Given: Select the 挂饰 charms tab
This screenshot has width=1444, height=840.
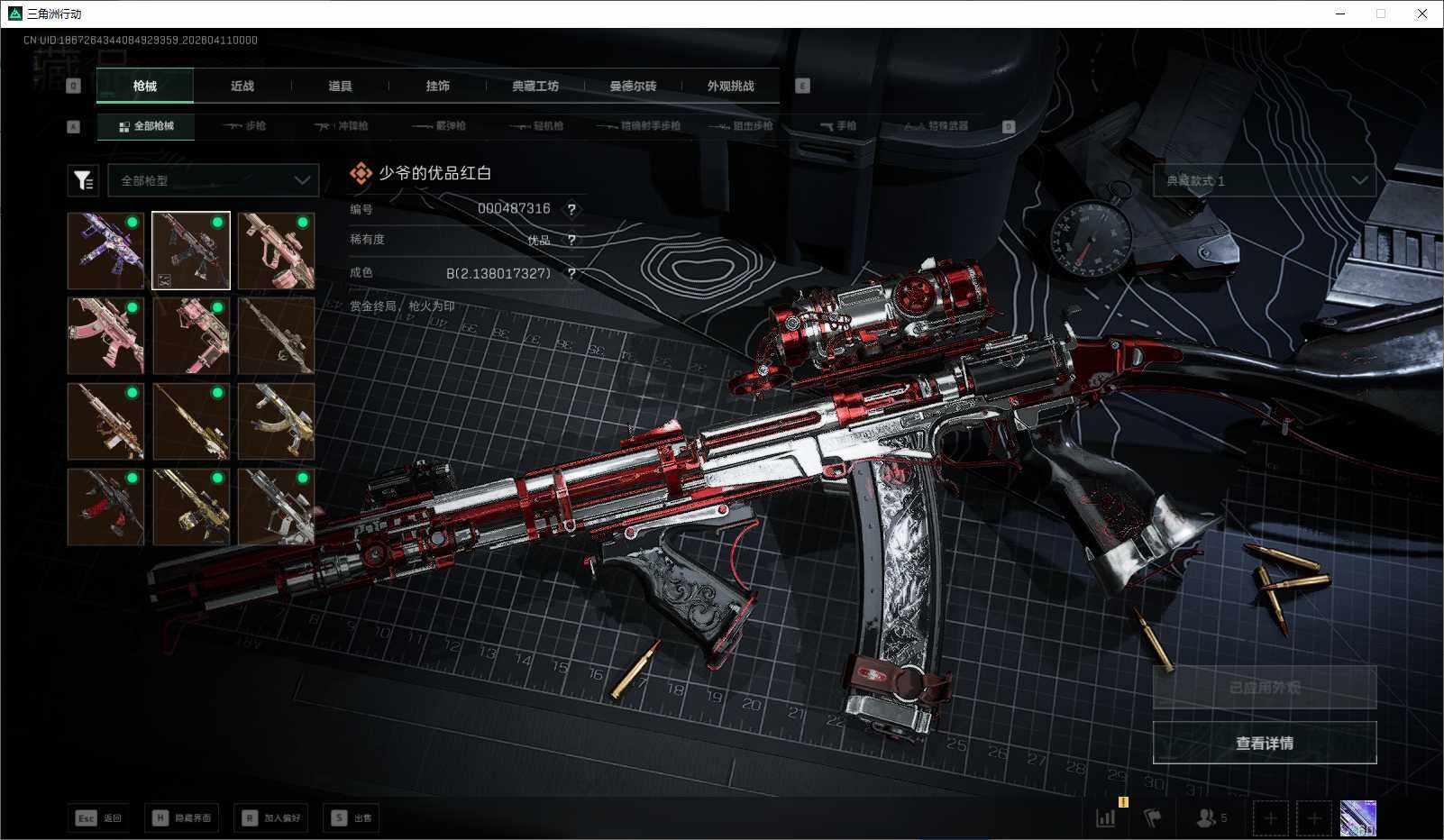Looking at the screenshot, I should click(437, 86).
